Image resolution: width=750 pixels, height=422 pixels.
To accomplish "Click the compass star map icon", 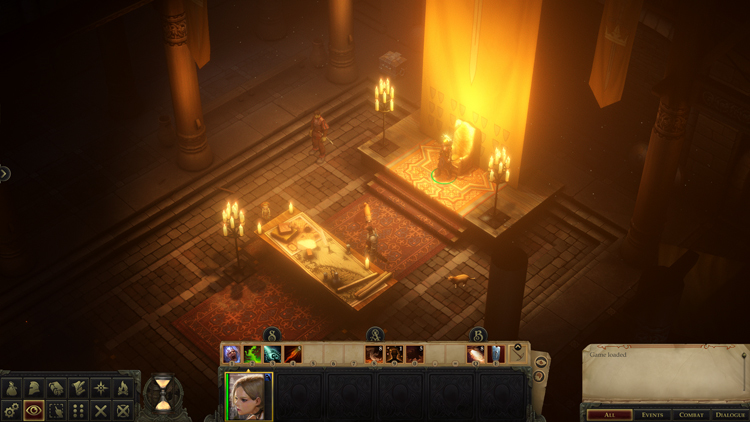I will tap(101, 388).
